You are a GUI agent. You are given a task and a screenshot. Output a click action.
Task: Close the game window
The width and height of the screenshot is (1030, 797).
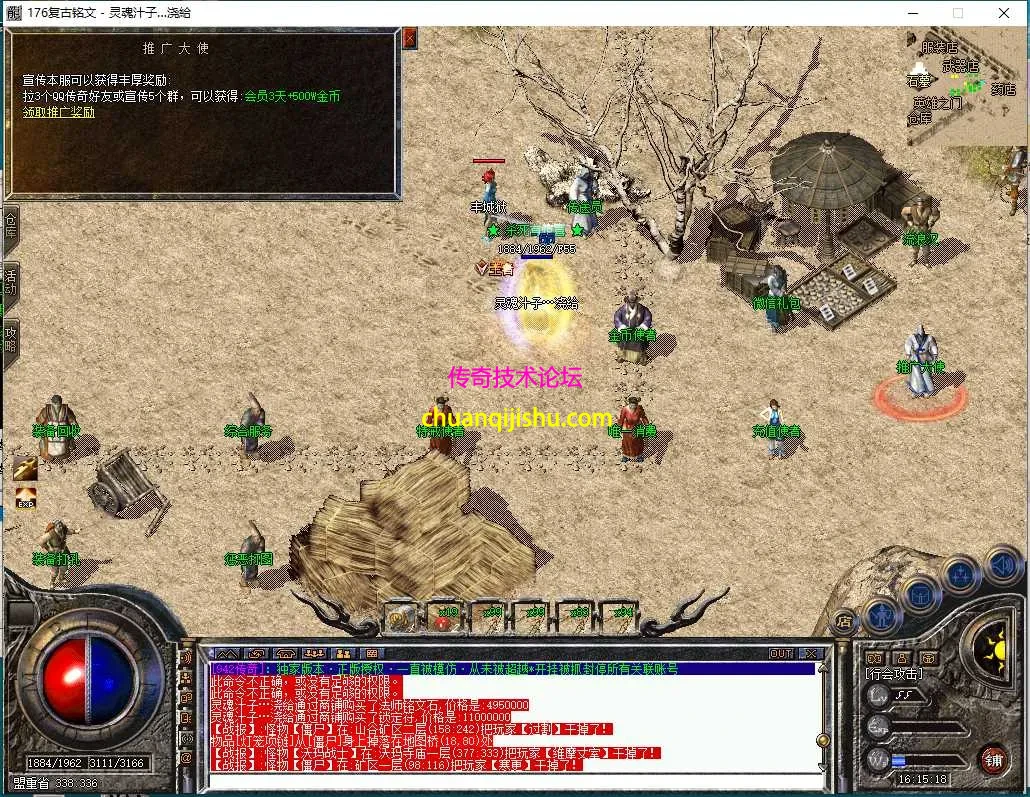point(1004,13)
